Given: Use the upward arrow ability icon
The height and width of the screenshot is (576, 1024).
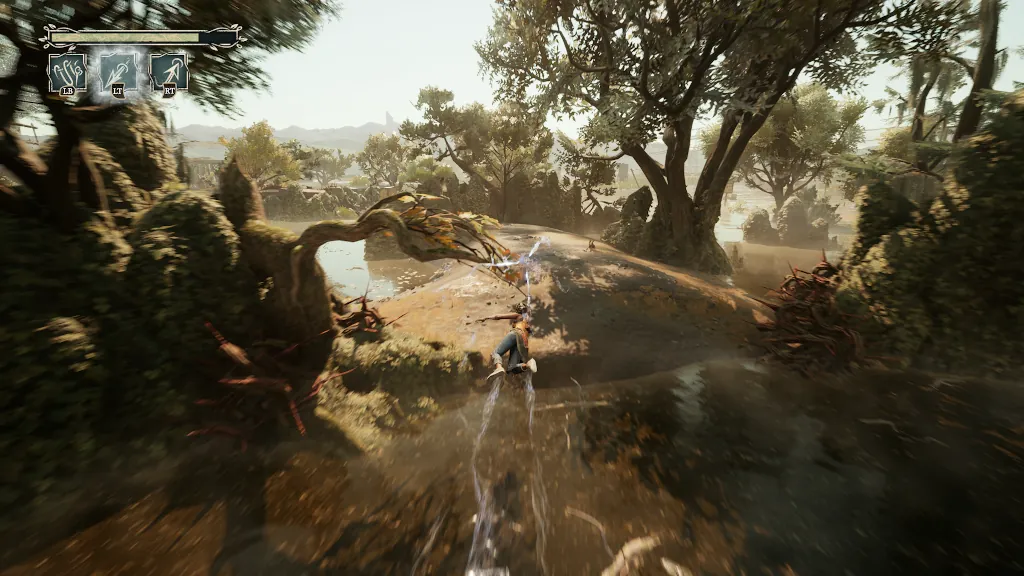Looking at the screenshot, I should point(169,72).
